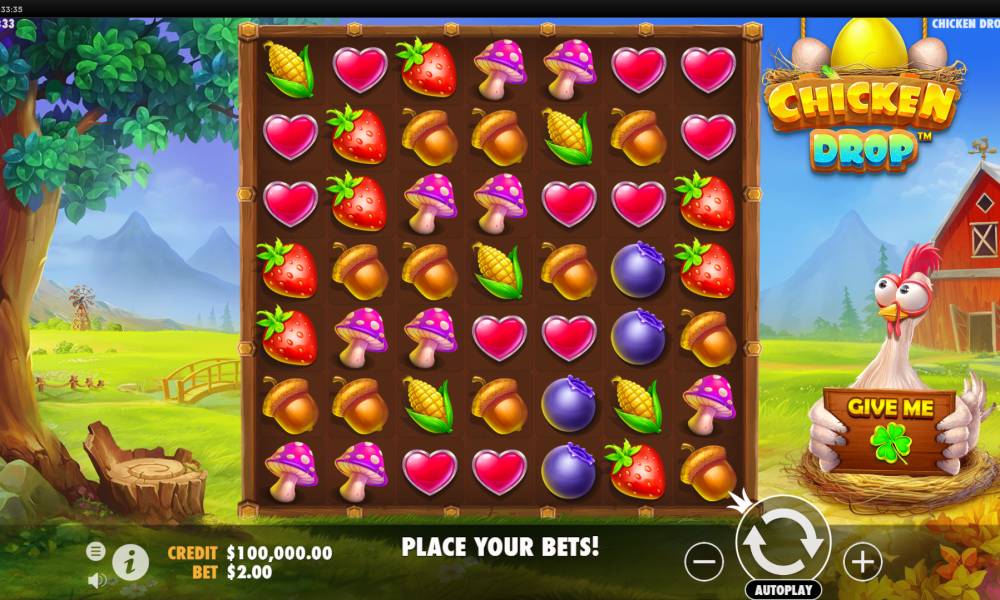
Task: Open the game info paytable
Action: pos(130,562)
